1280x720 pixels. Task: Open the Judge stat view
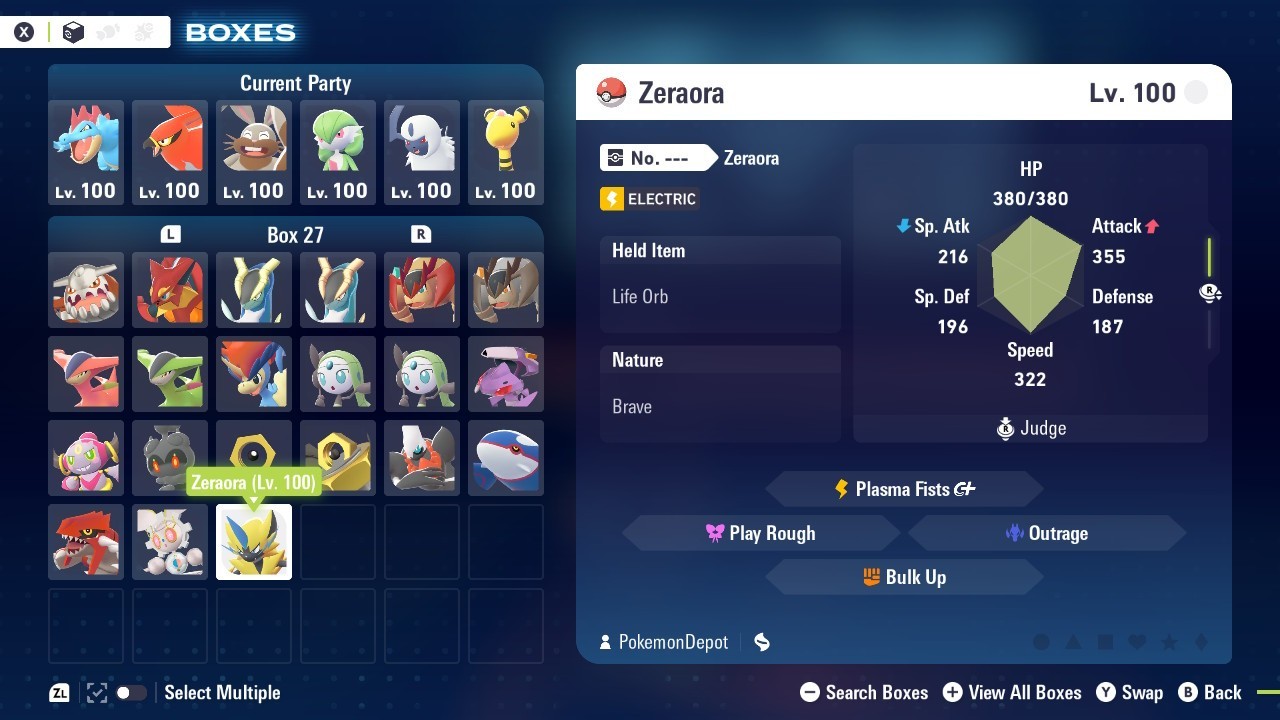[1031, 428]
